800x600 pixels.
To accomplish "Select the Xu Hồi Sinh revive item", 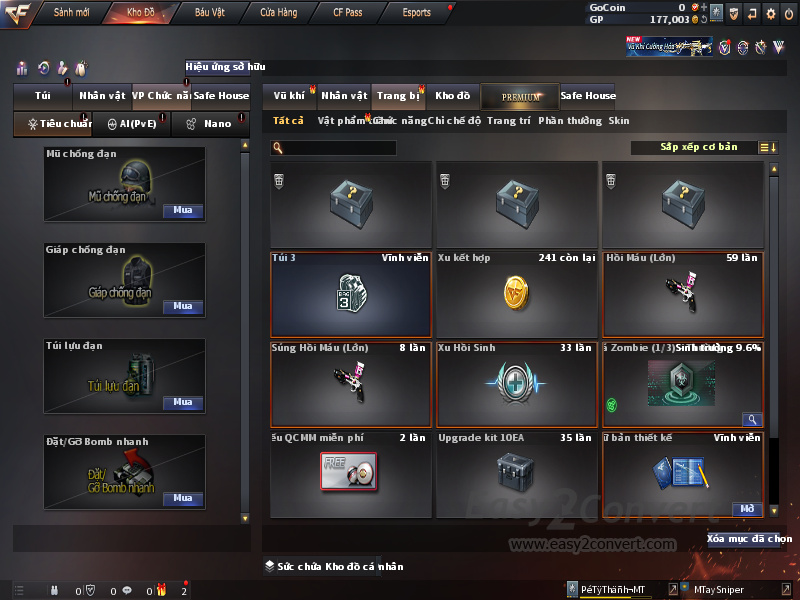I will pyautogui.click(x=516, y=384).
